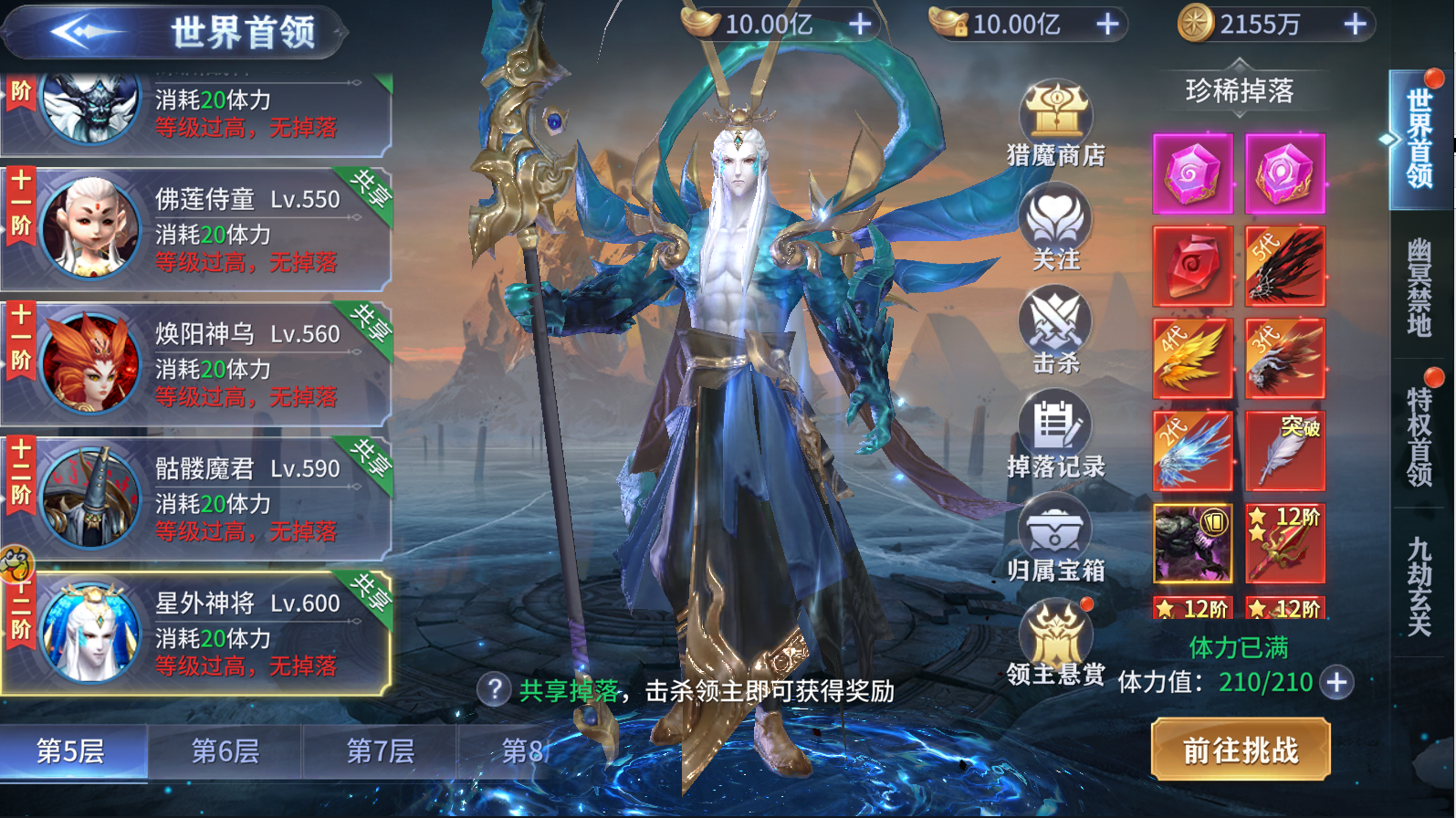Select boss 焕阳神乌 Lv.560
Image resolution: width=1456 pixels, height=818 pixels.
click(196, 363)
